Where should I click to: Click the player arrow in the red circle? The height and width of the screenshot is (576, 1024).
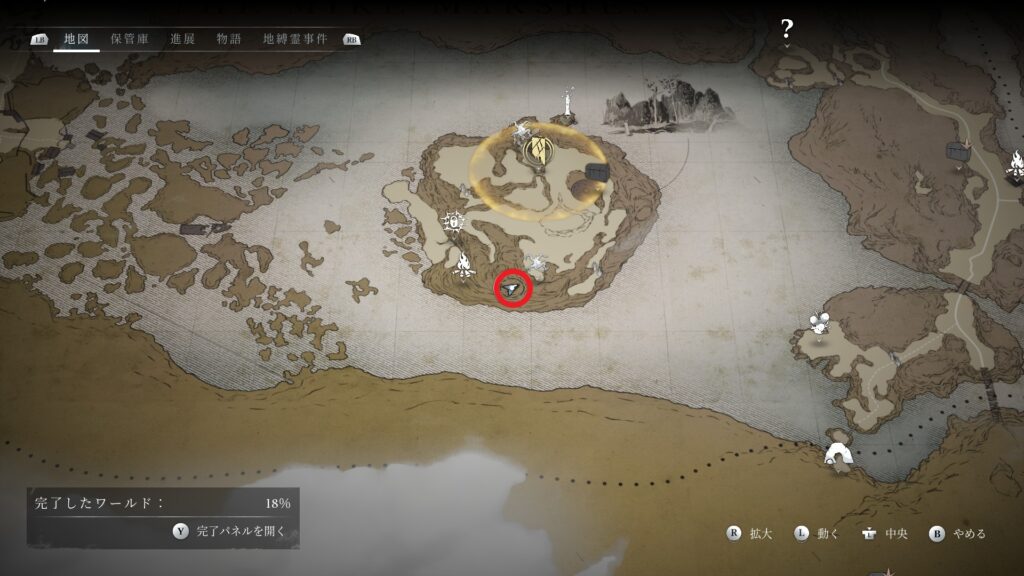[513, 289]
